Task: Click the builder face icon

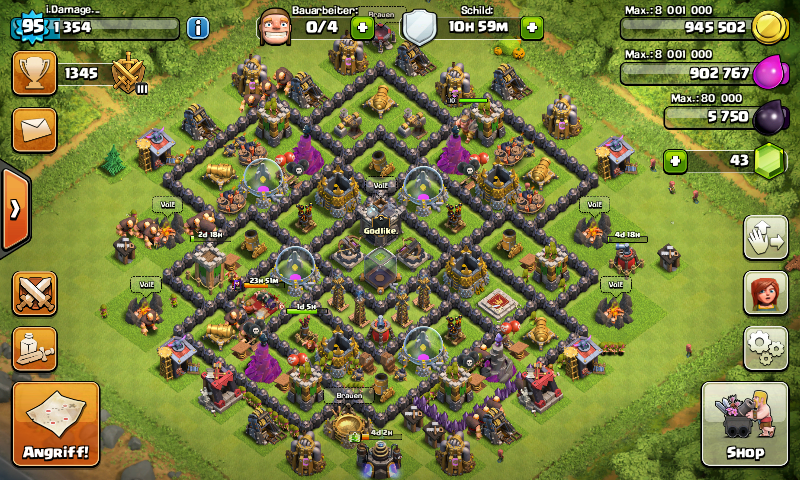Action: coord(274,28)
